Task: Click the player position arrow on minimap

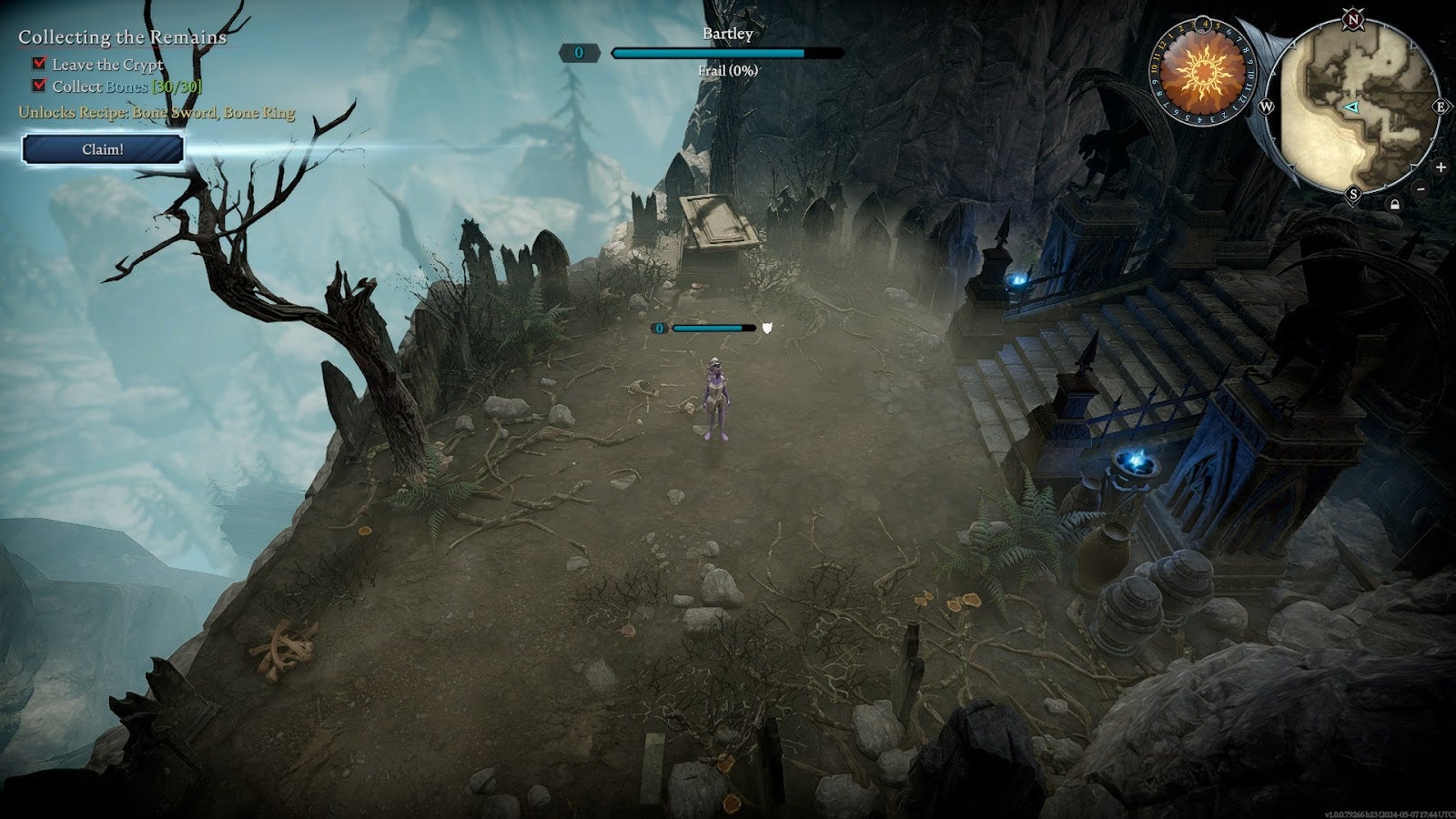Action: (1350, 108)
